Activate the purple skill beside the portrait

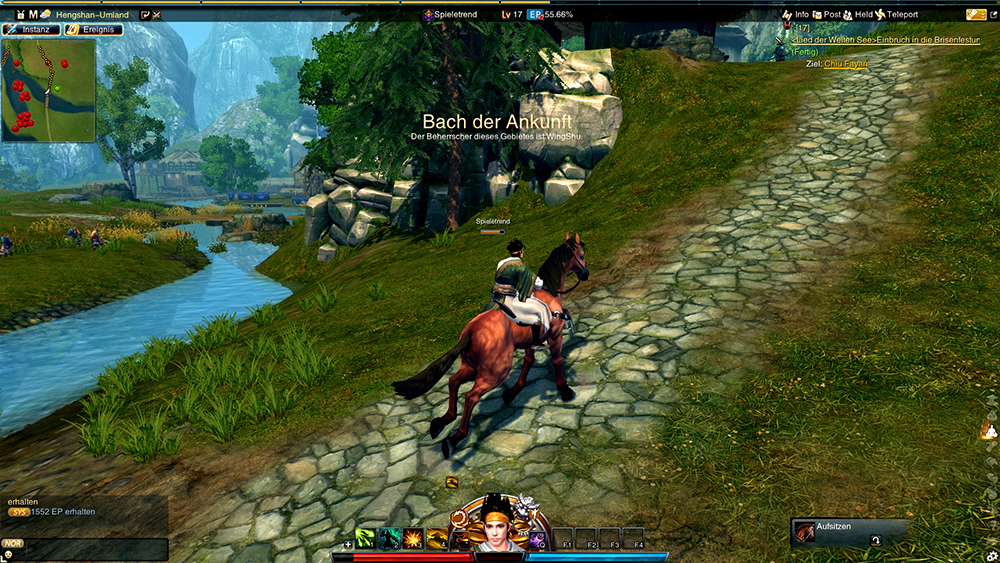(537, 539)
